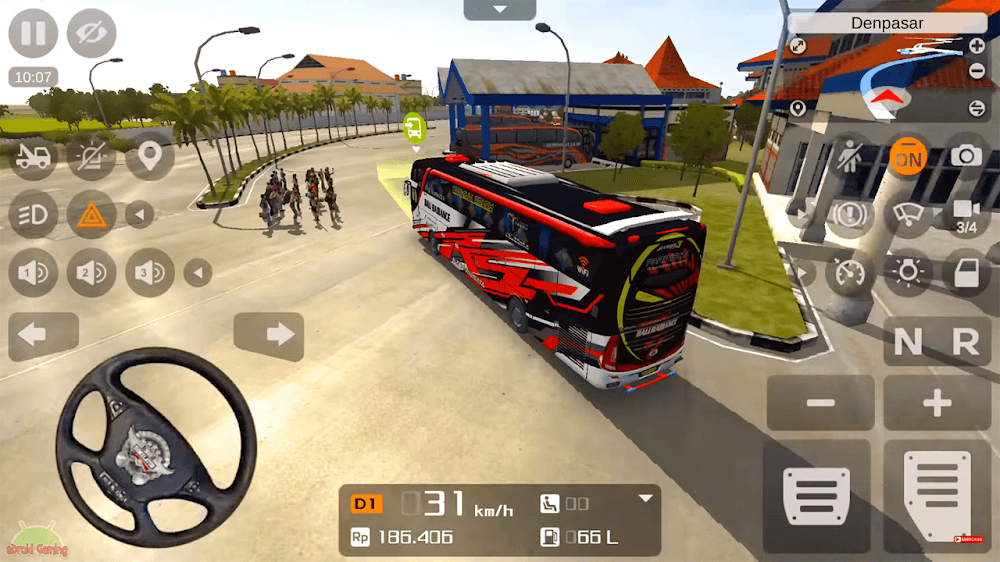
Task: Toggle the hide-interface eye icon
Action: (x=92, y=33)
